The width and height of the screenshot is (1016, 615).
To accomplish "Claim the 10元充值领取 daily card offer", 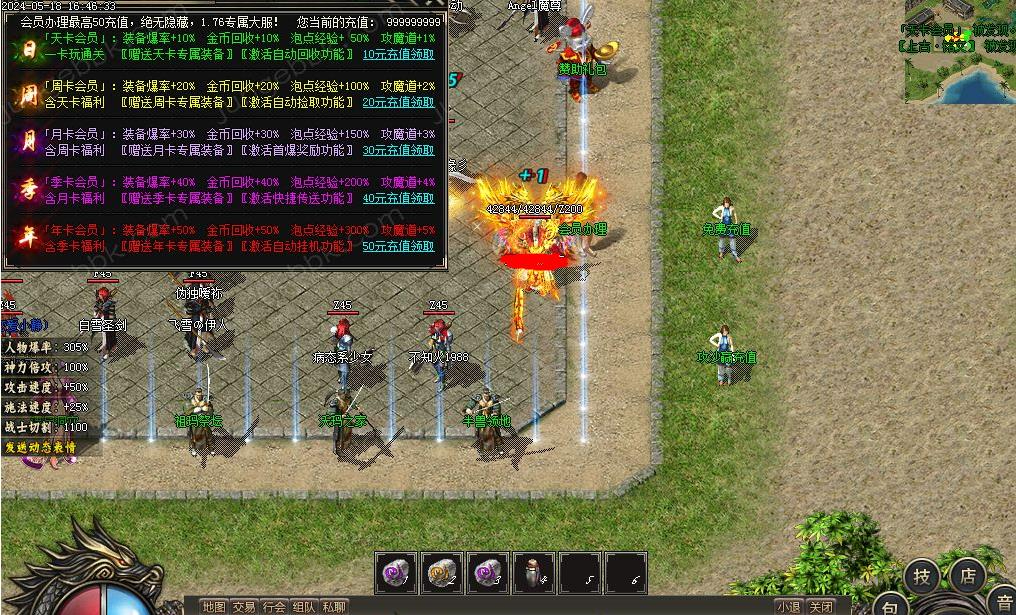I will (x=398, y=54).
